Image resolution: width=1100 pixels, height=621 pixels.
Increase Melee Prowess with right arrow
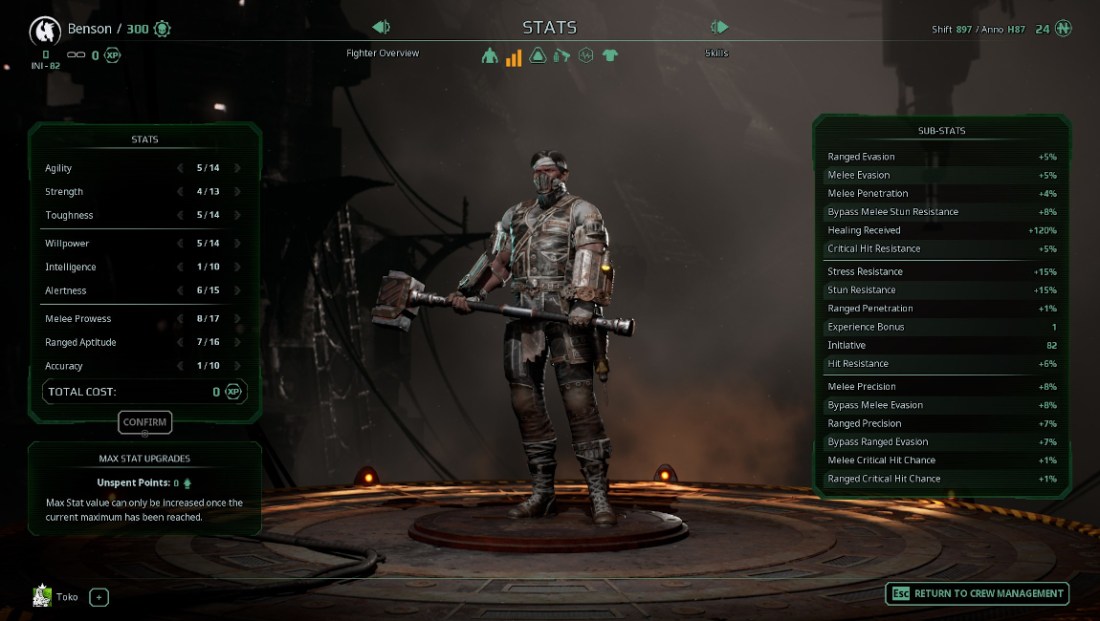pyautogui.click(x=238, y=319)
